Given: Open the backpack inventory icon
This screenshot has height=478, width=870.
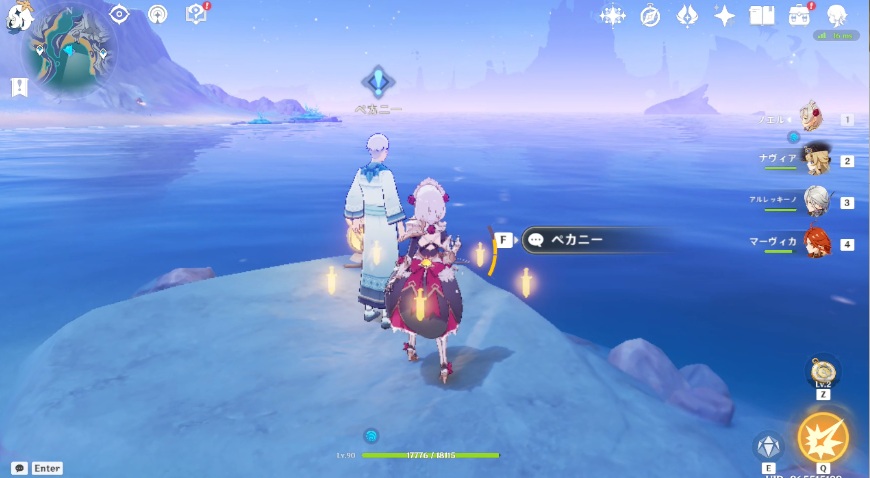Looking at the screenshot, I should (x=799, y=16).
